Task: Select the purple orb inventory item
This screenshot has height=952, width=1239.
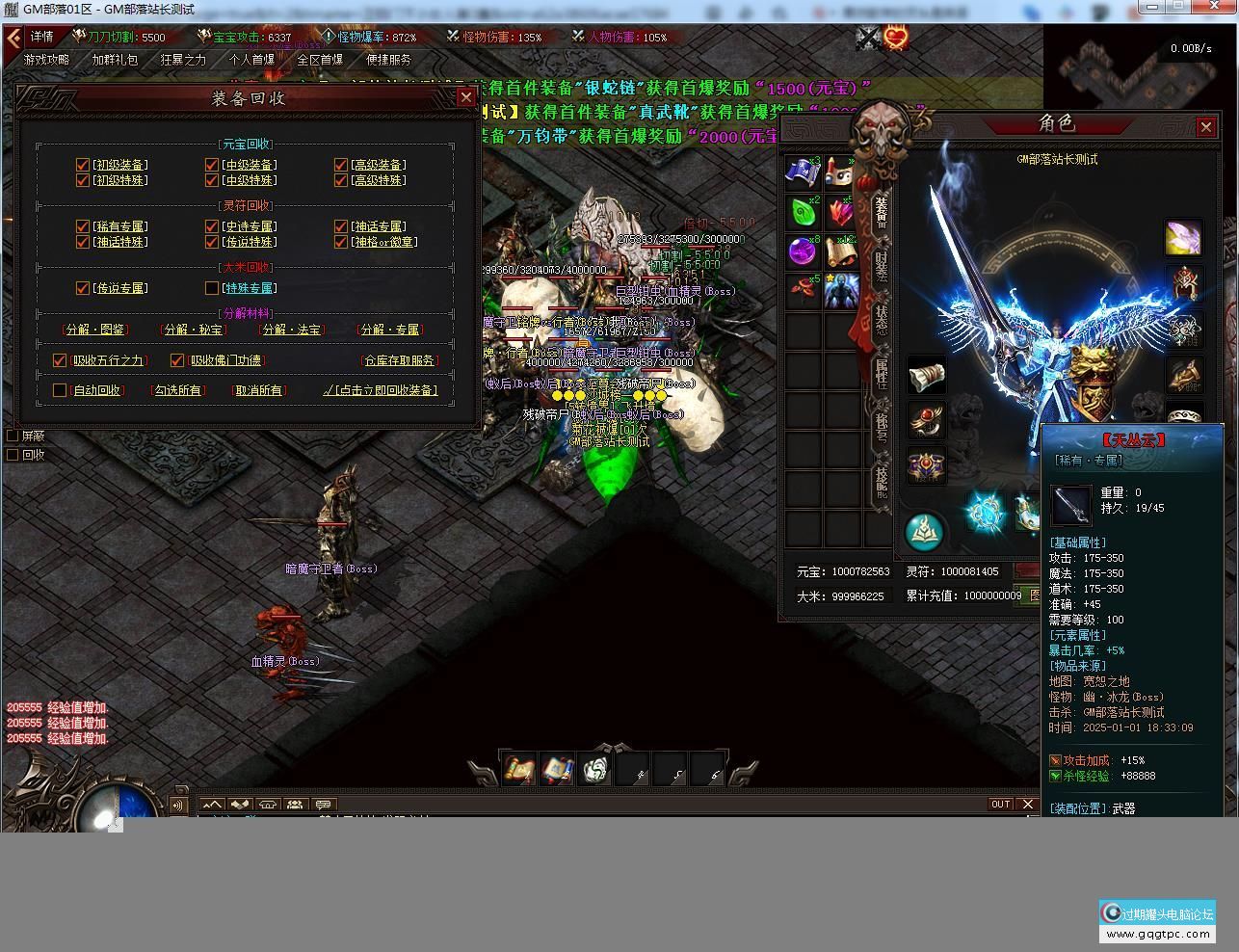Action: tap(803, 251)
